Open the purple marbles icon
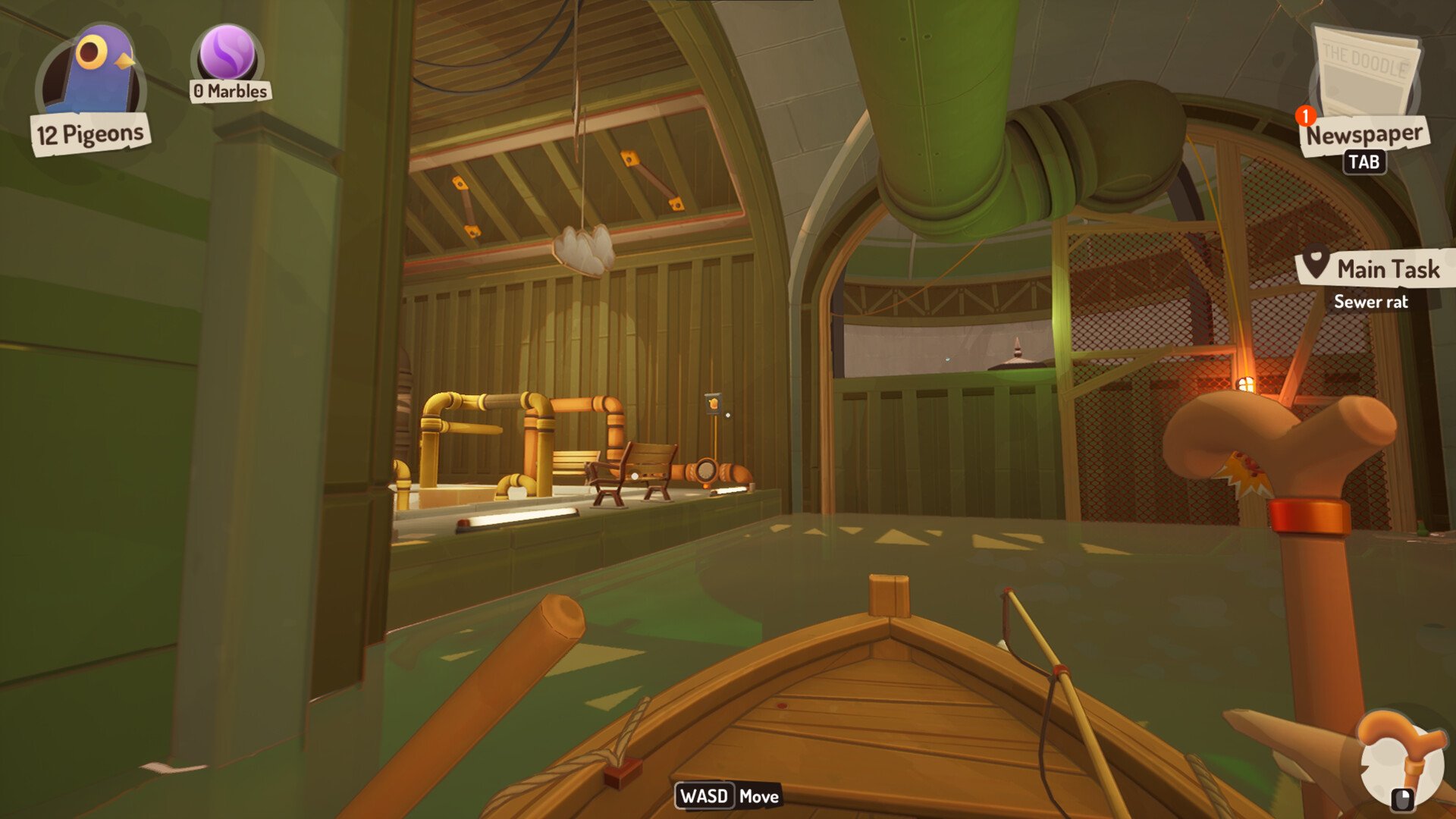 (x=227, y=53)
